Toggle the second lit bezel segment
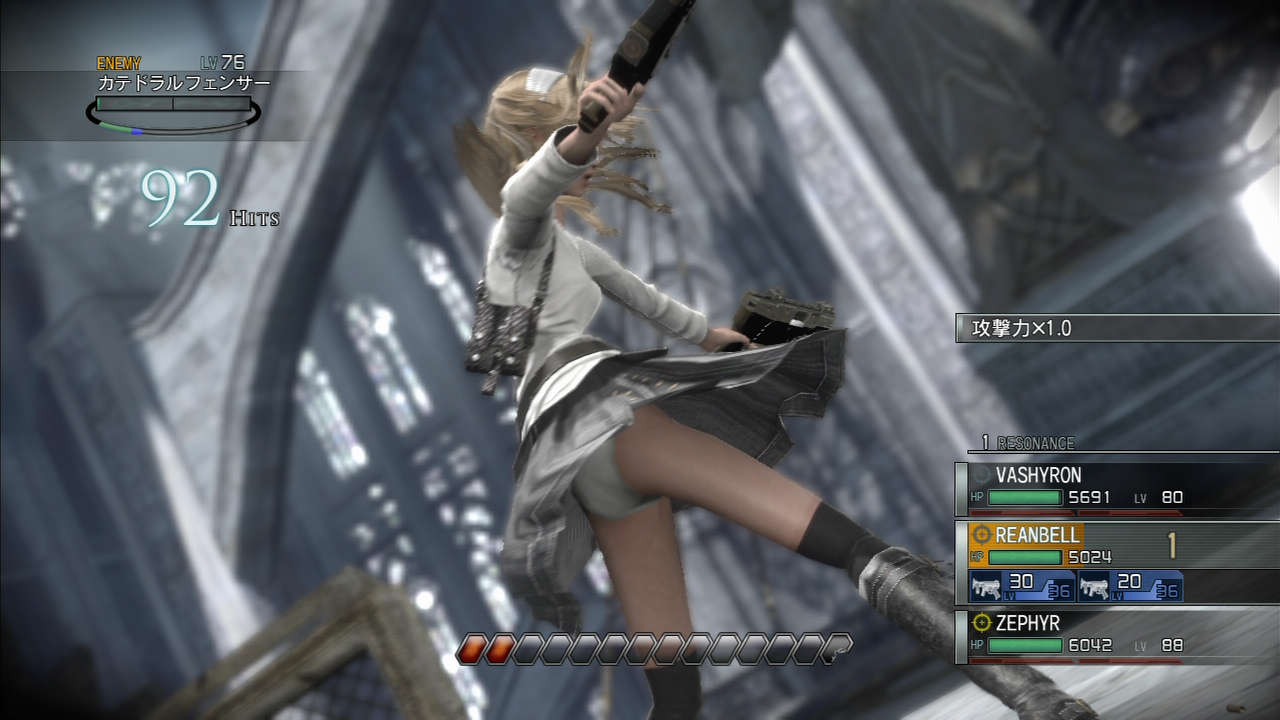Screen dimensions: 1280x720 pyautogui.click(x=497, y=647)
